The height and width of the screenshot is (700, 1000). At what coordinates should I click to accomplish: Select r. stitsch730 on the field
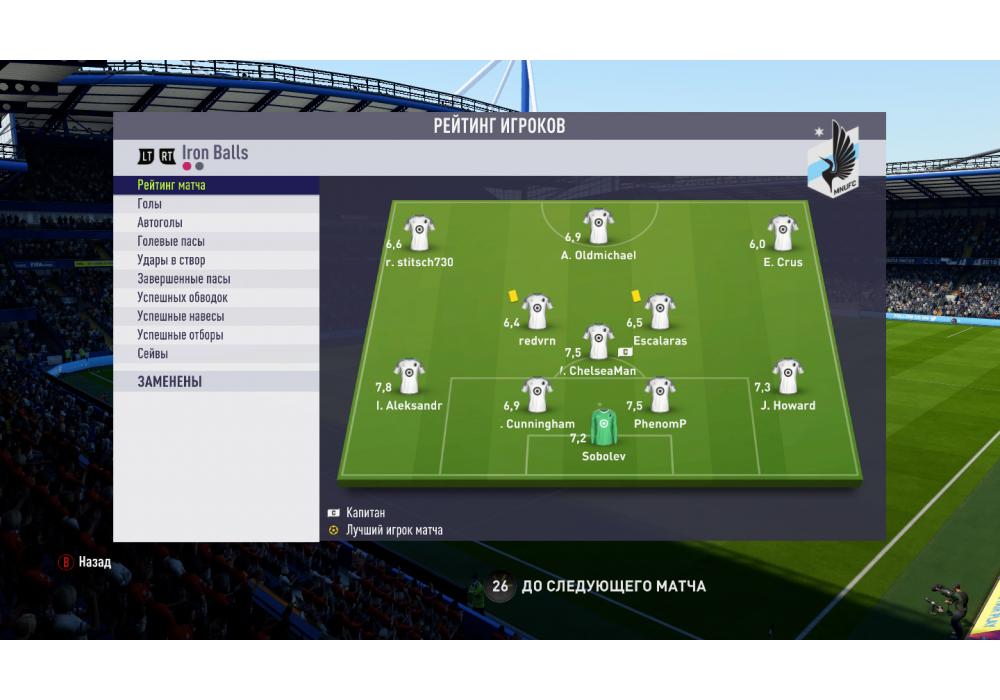pyautogui.click(x=419, y=233)
